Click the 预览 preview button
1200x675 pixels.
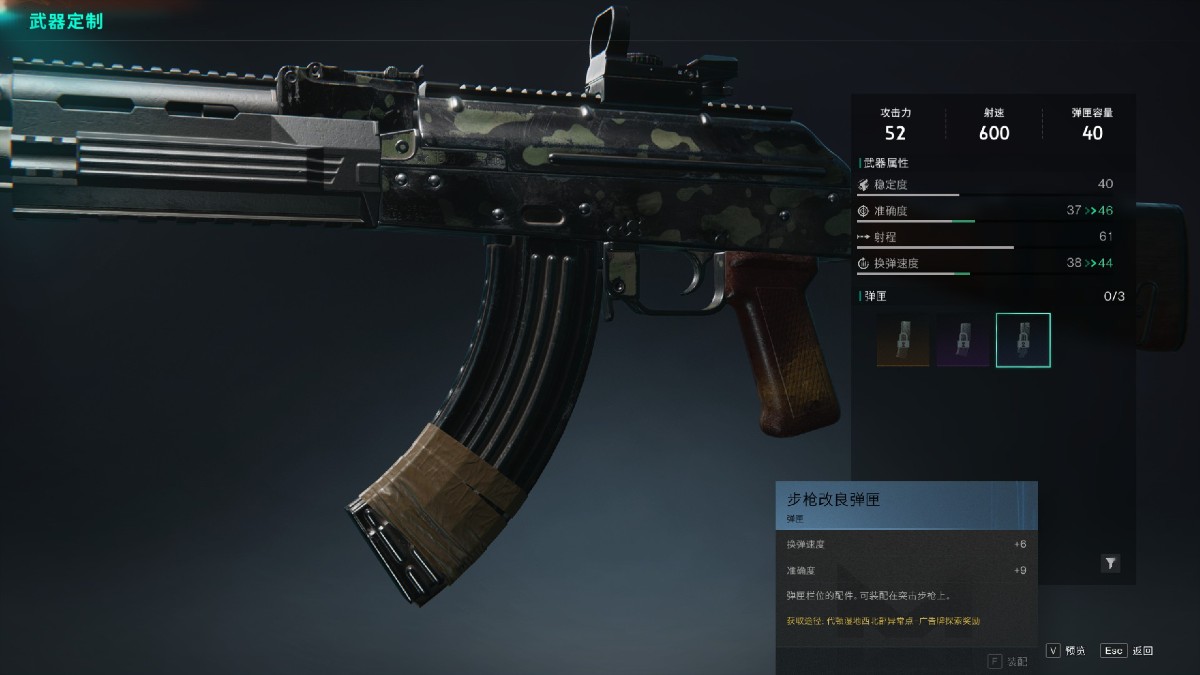pyautogui.click(x=1066, y=650)
